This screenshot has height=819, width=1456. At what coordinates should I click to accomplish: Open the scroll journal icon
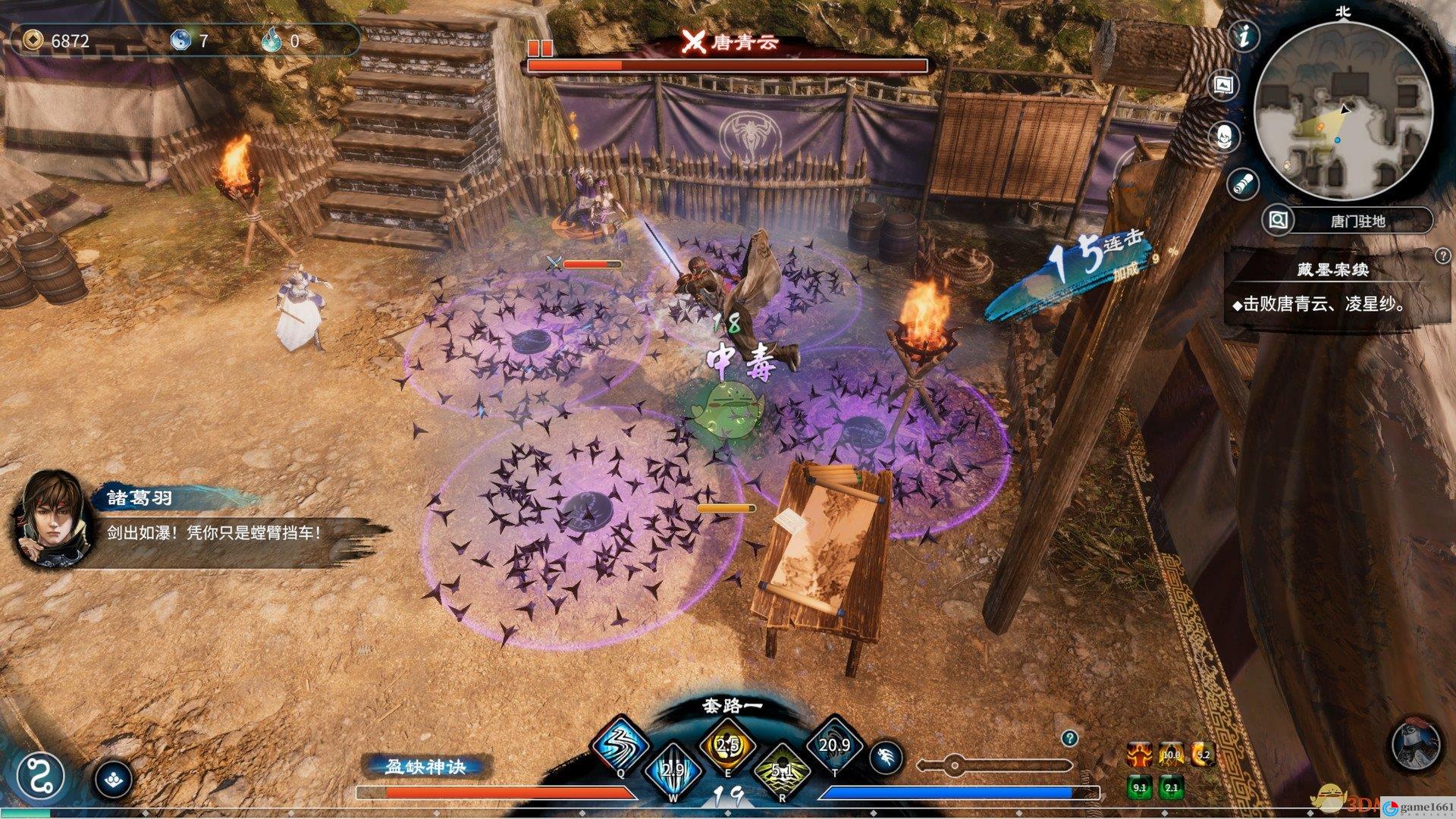tap(1243, 182)
